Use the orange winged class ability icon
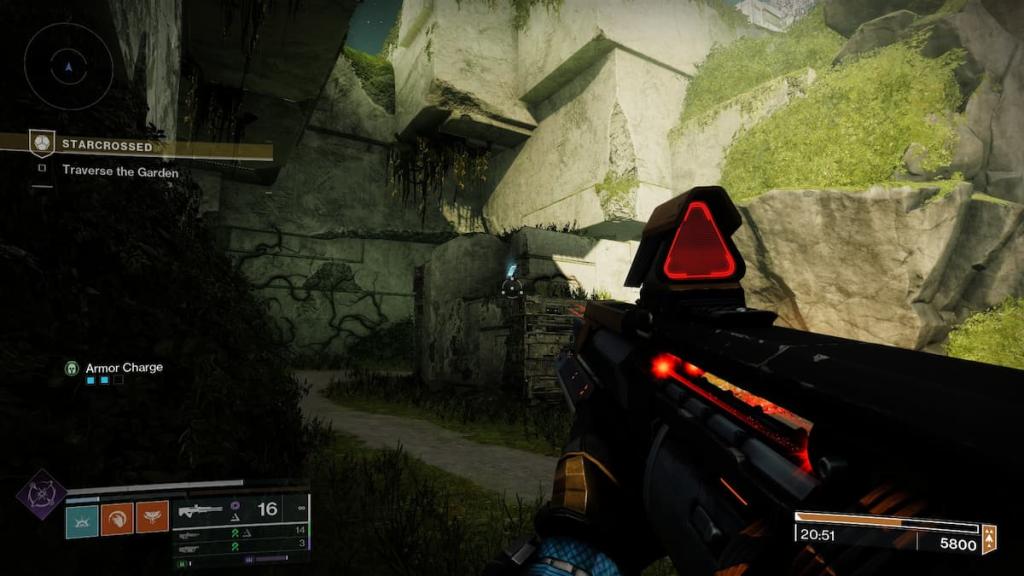The image size is (1024, 576). click(152, 518)
